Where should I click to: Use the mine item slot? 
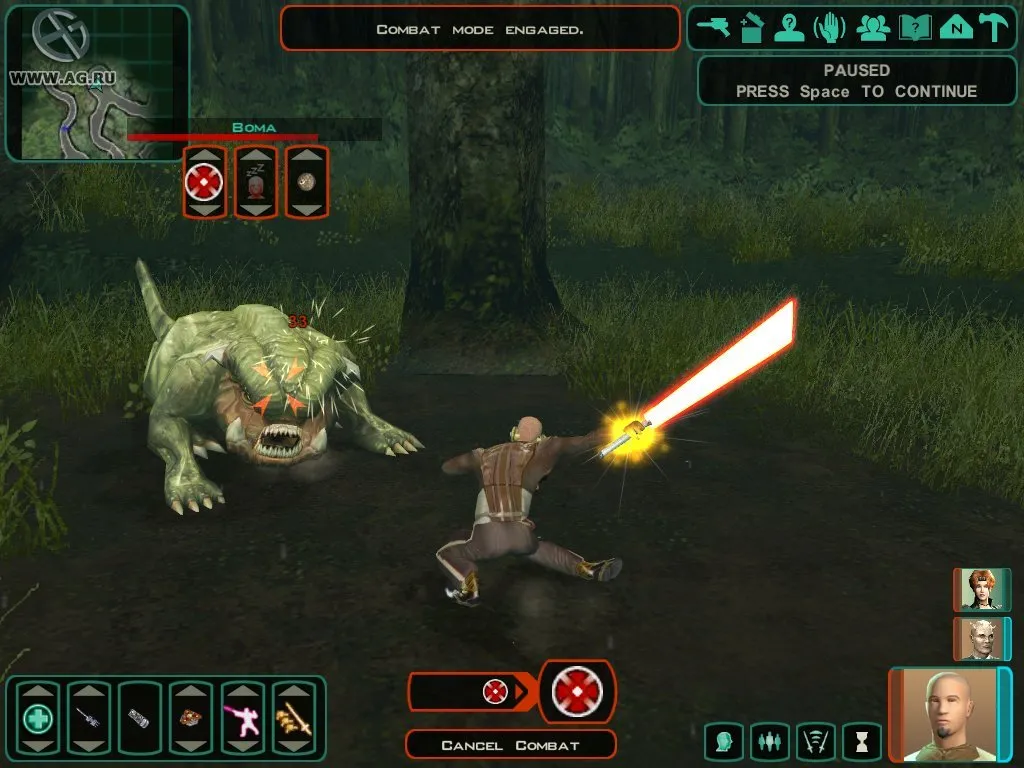(x=191, y=718)
